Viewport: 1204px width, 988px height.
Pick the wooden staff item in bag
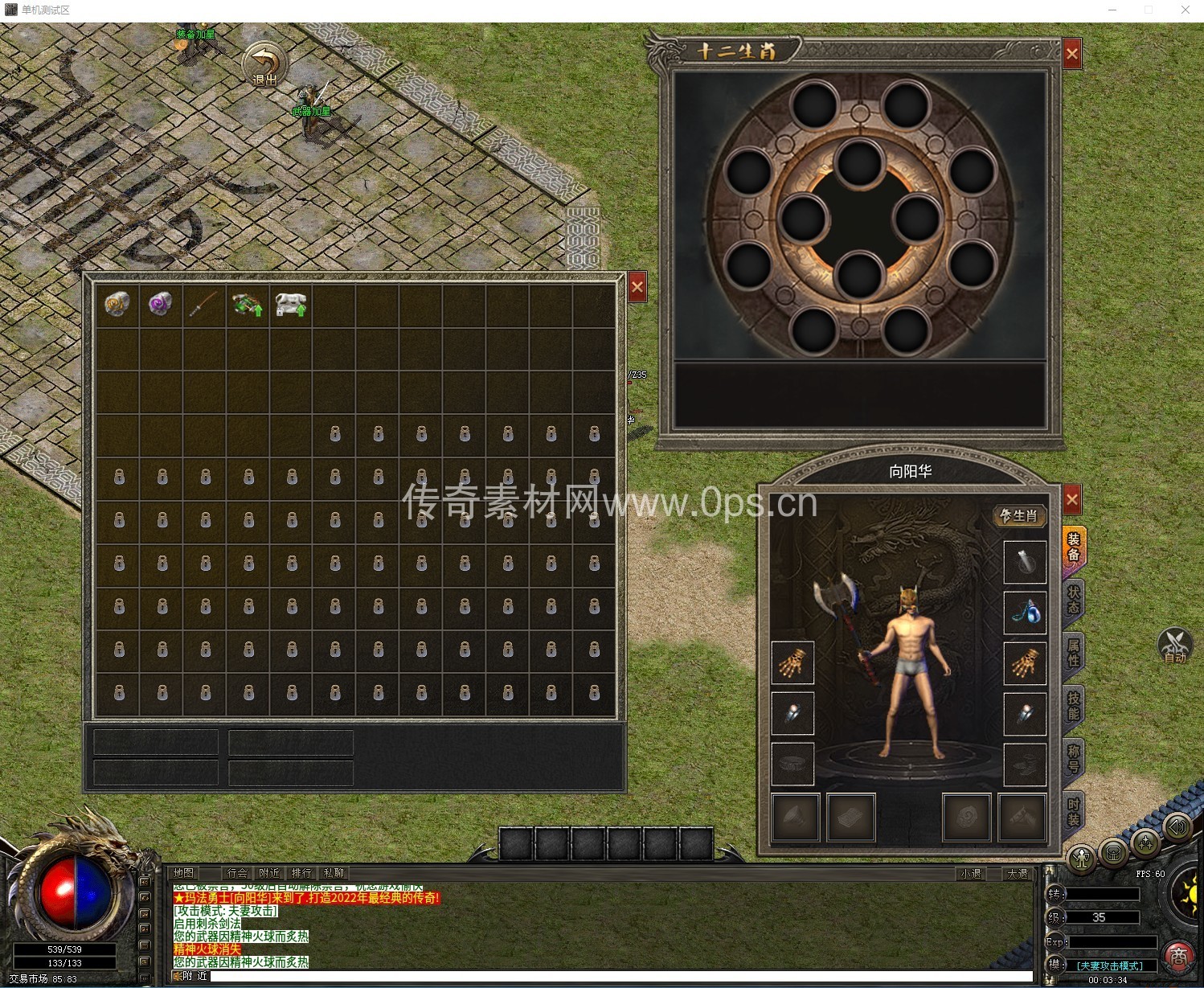[204, 305]
